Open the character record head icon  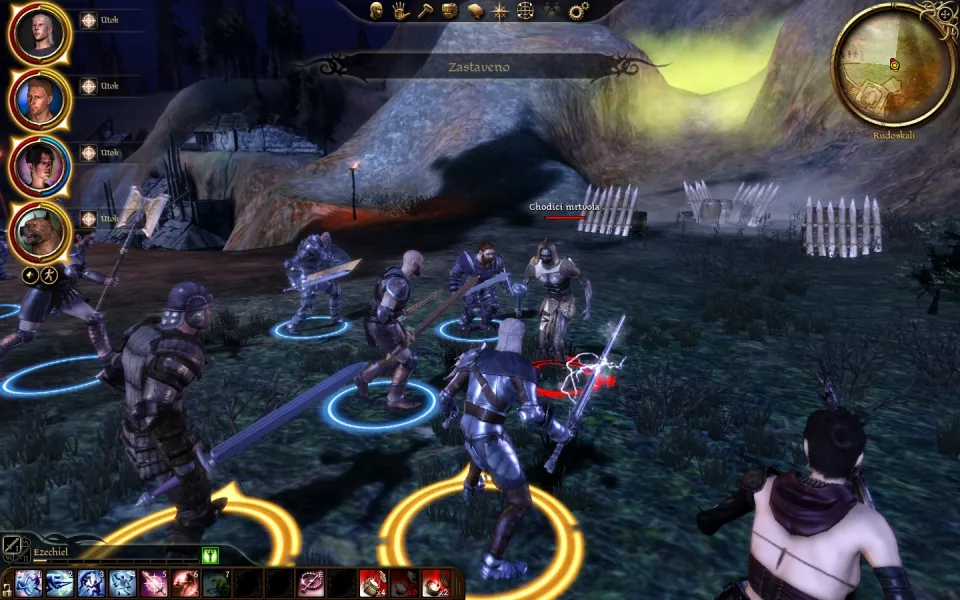(378, 11)
